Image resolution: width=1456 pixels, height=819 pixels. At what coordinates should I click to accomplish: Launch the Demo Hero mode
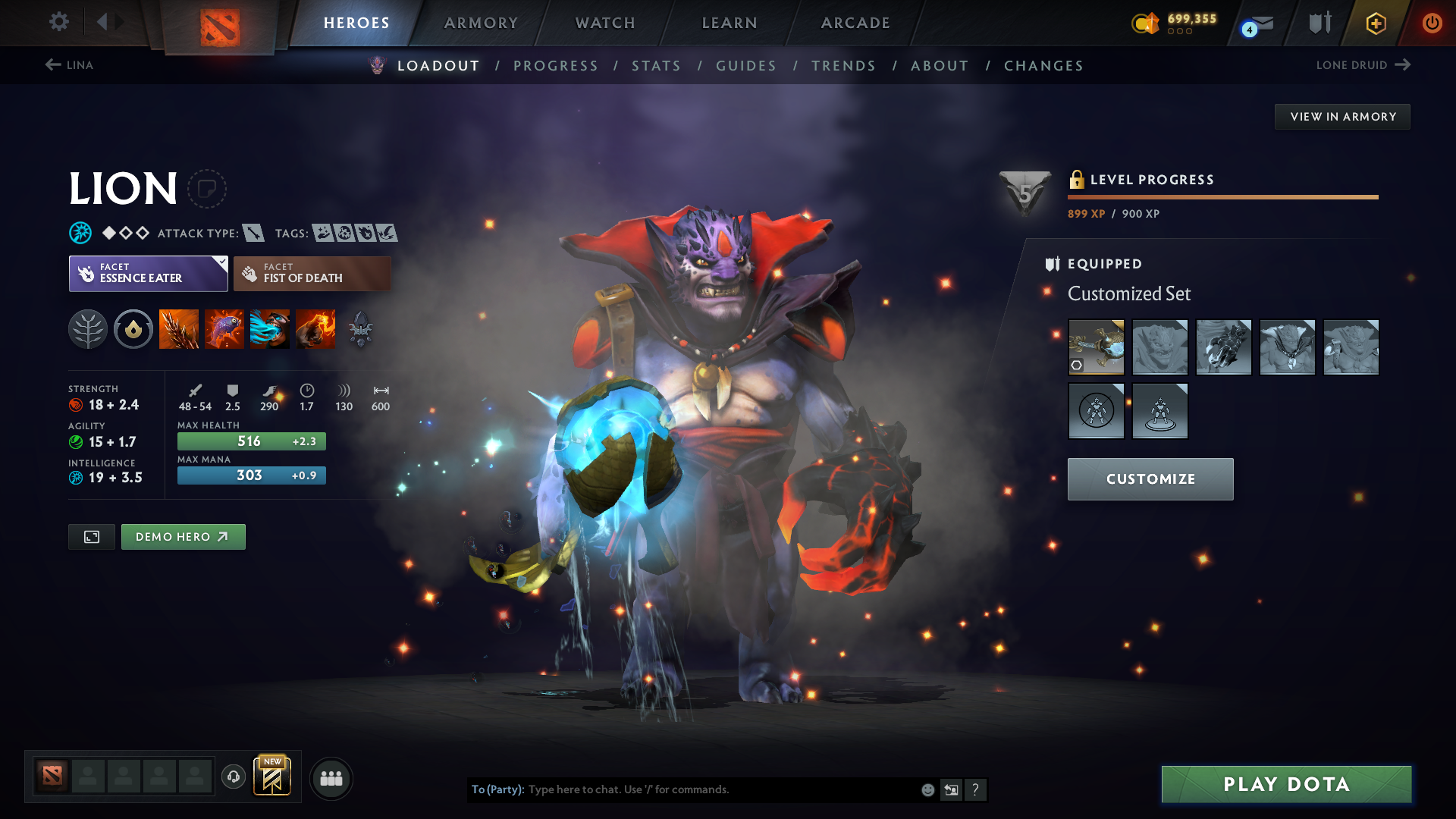(x=183, y=537)
